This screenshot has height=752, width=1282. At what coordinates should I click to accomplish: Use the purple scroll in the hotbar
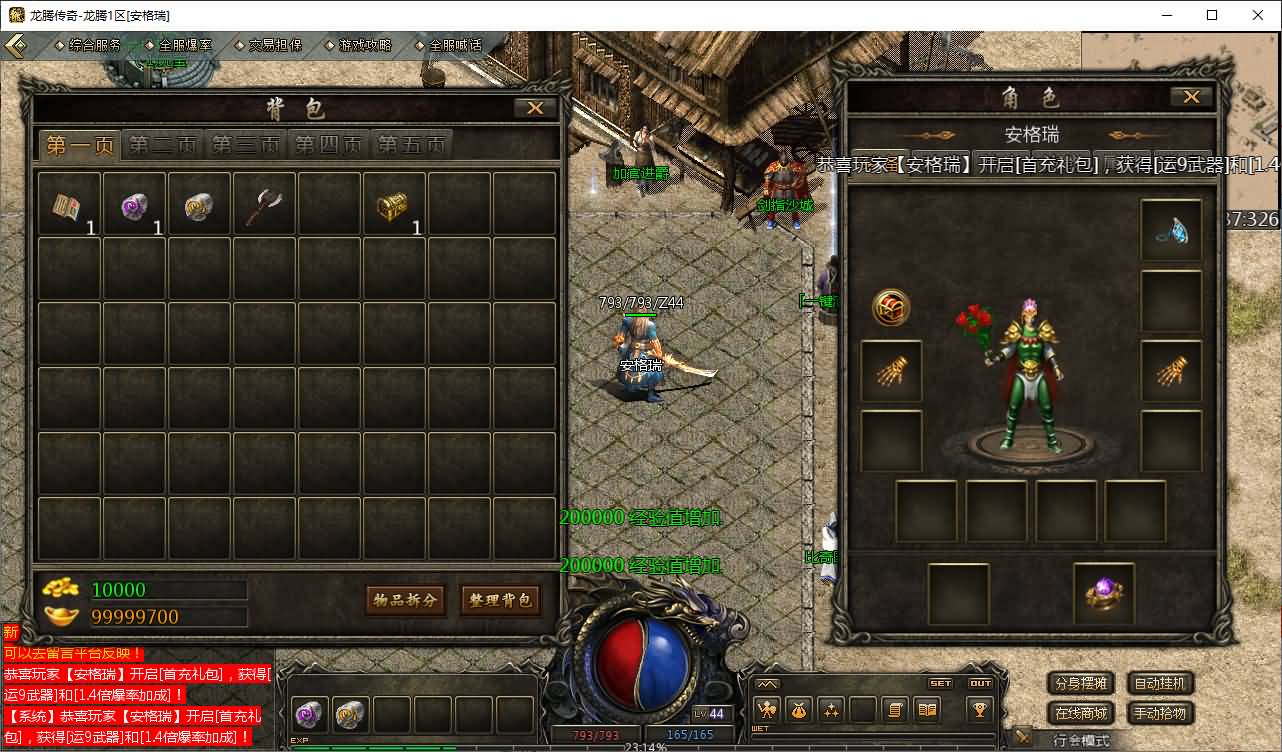[x=310, y=714]
